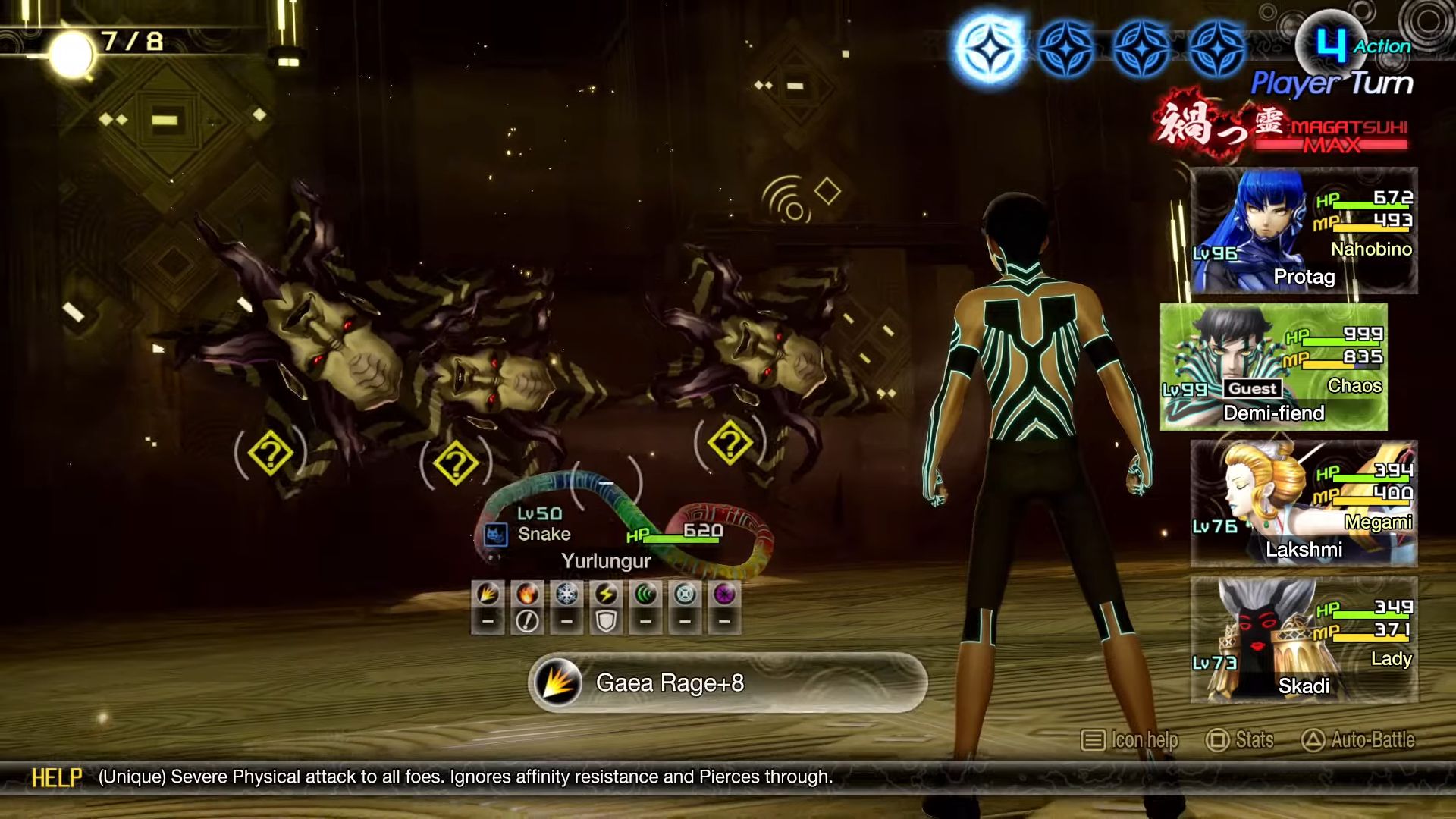Image resolution: width=1456 pixels, height=819 pixels.
Task: Click the purple dark affinity icon
Action: click(724, 595)
